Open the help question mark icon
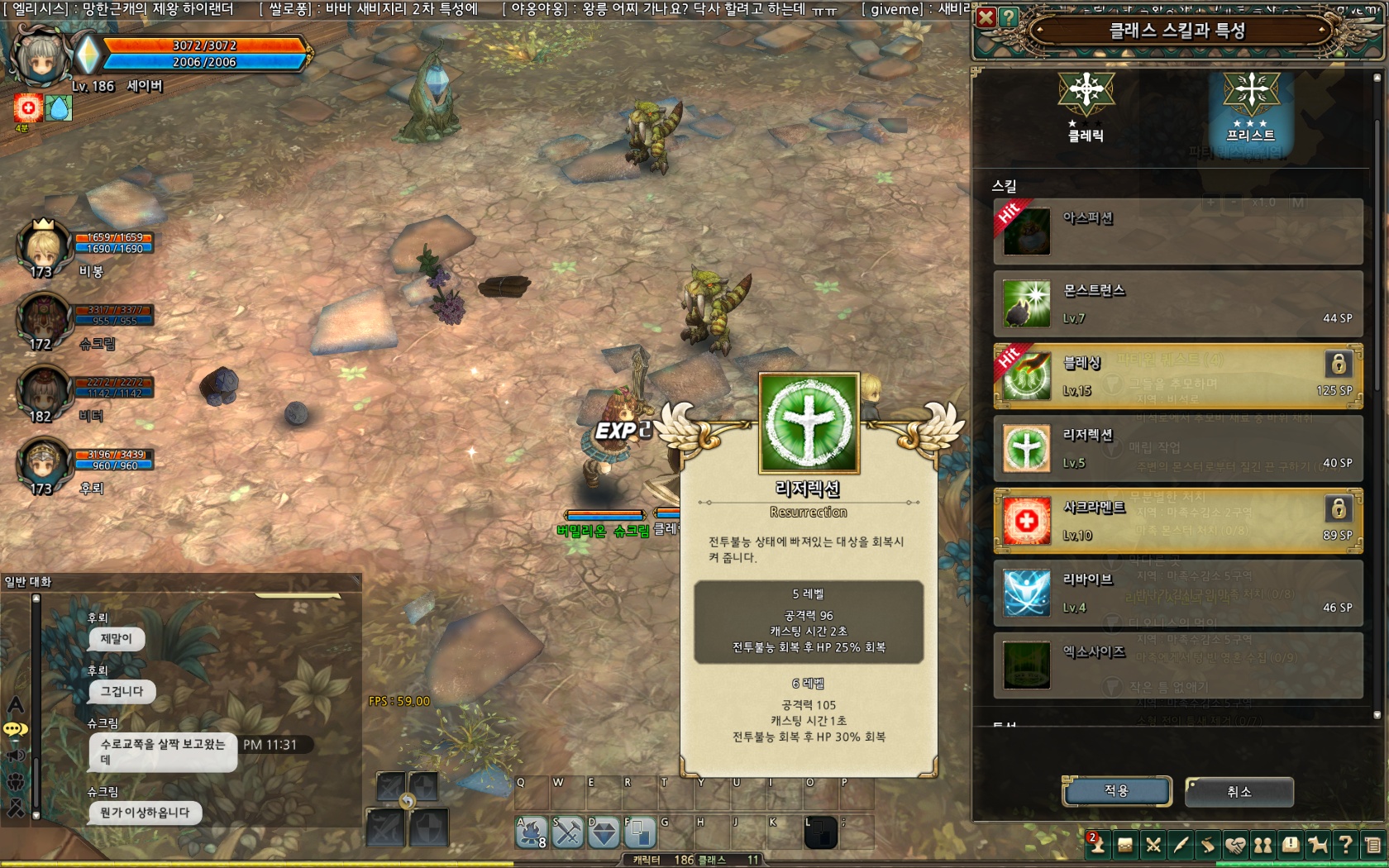Viewport: 1389px width, 868px height. click(x=1345, y=845)
